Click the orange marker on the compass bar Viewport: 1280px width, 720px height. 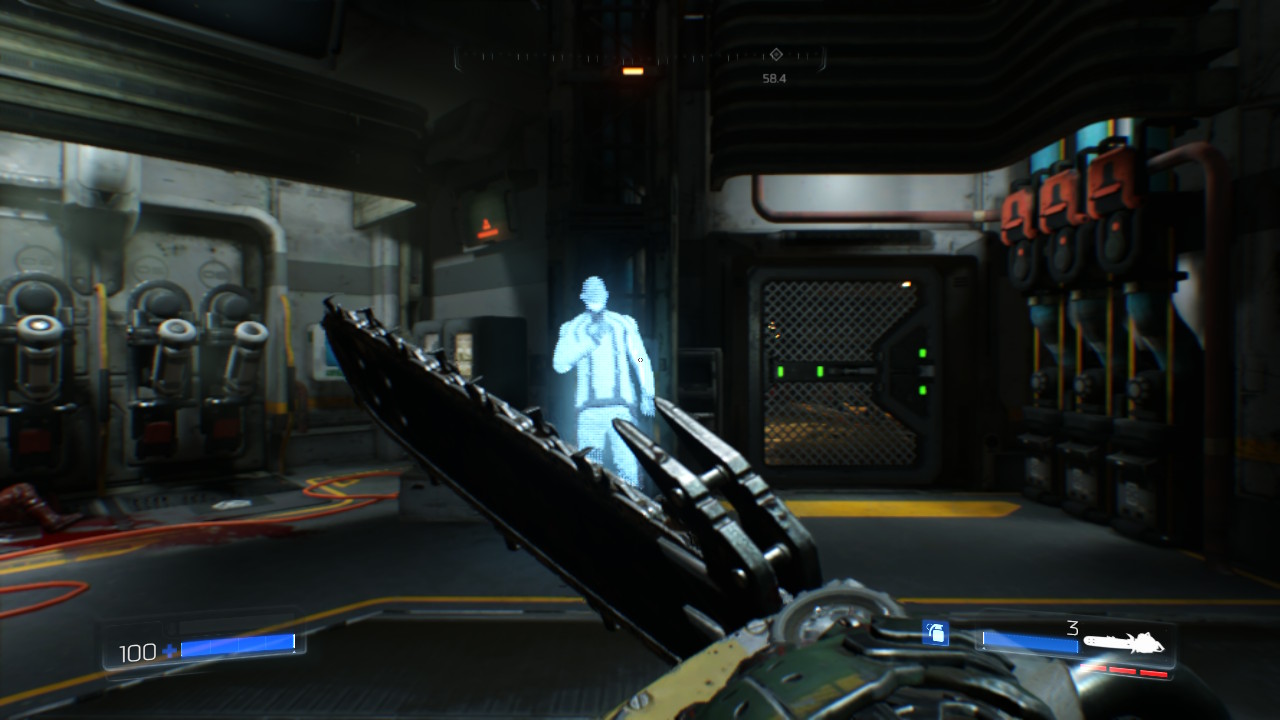coord(633,71)
